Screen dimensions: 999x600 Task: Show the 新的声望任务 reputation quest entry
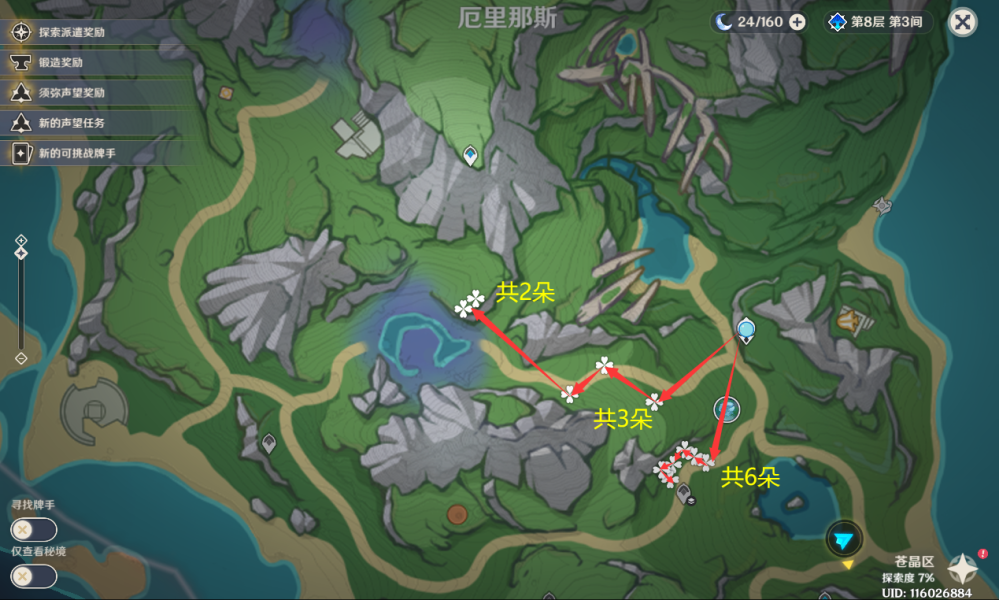pyautogui.click(x=70, y=123)
